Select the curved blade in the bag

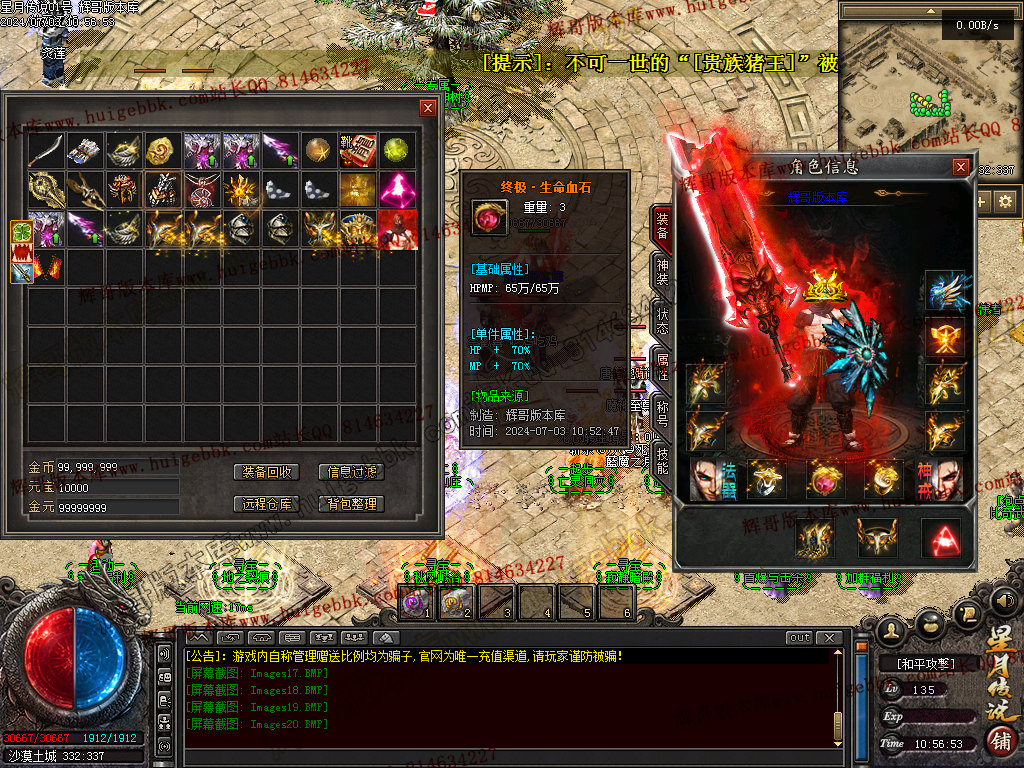click(46, 150)
